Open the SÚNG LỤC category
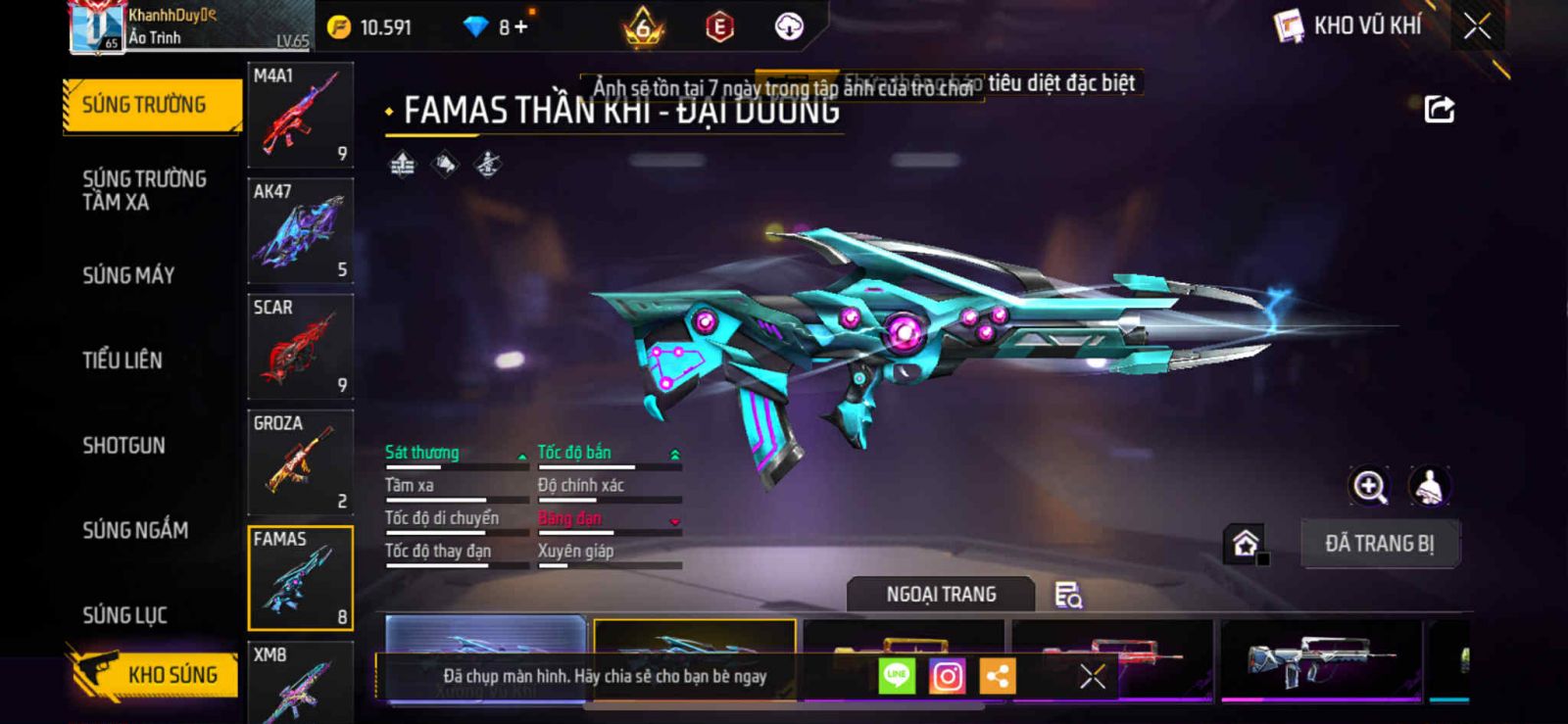The height and width of the screenshot is (724, 1568). tap(124, 615)
